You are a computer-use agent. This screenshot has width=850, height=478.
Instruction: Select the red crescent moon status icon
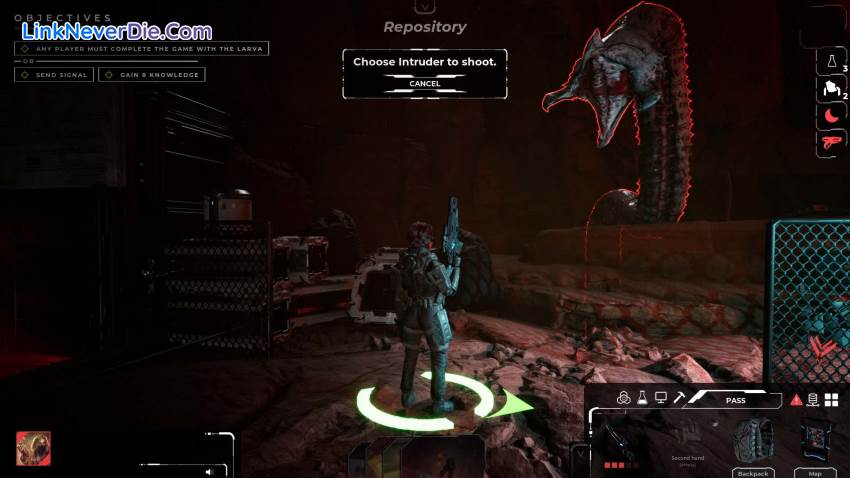[830, 116]
